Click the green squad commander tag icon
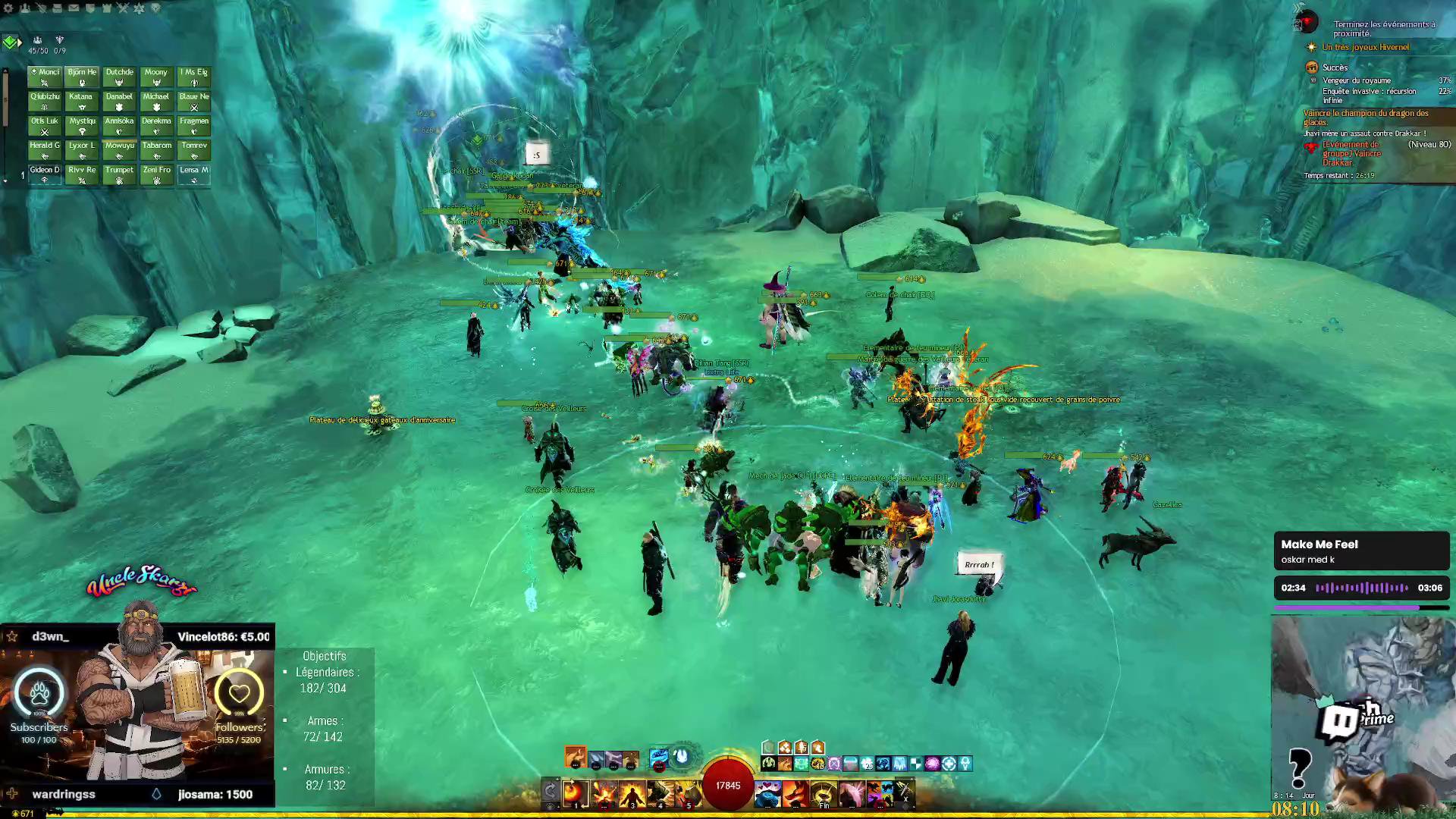Screen dimensions: 1456x819 point(10,42)
